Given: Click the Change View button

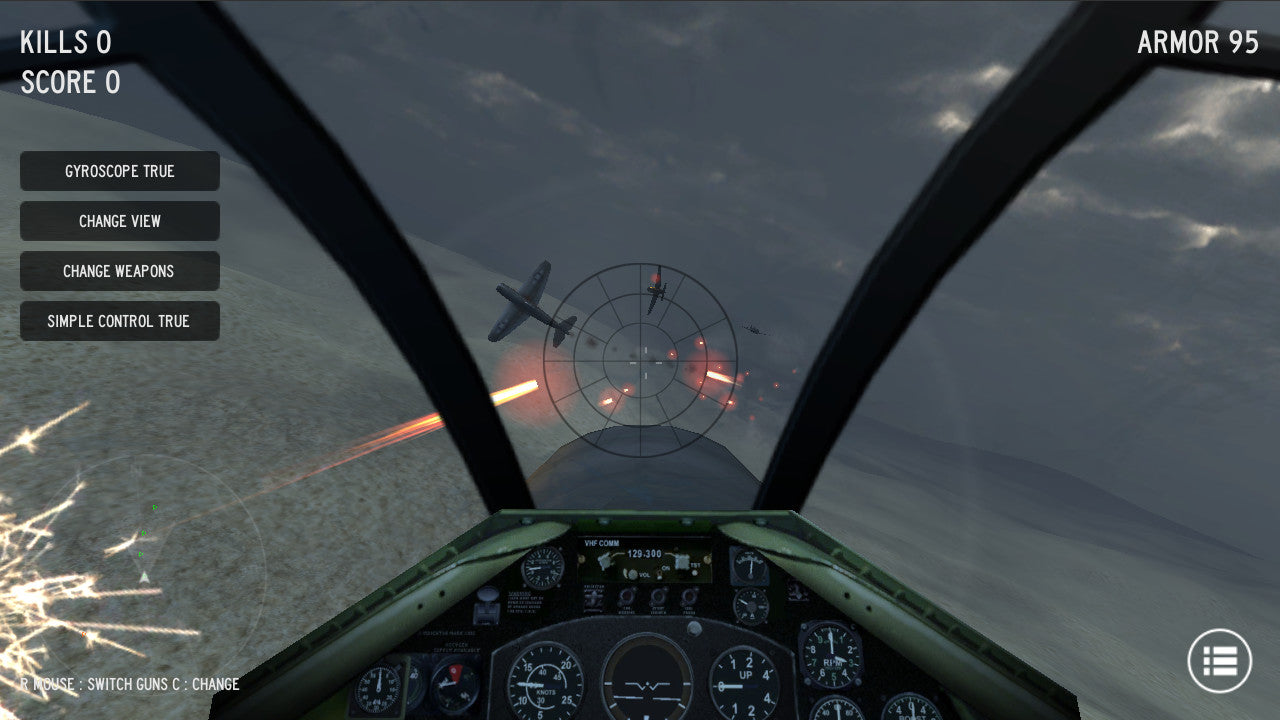Looking at the screenshot, I should click(x=120, y=221).
